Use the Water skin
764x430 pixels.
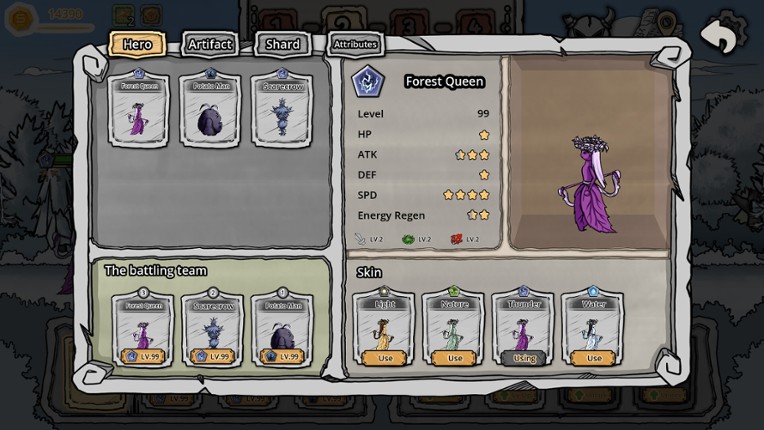[x=594, y=357]
